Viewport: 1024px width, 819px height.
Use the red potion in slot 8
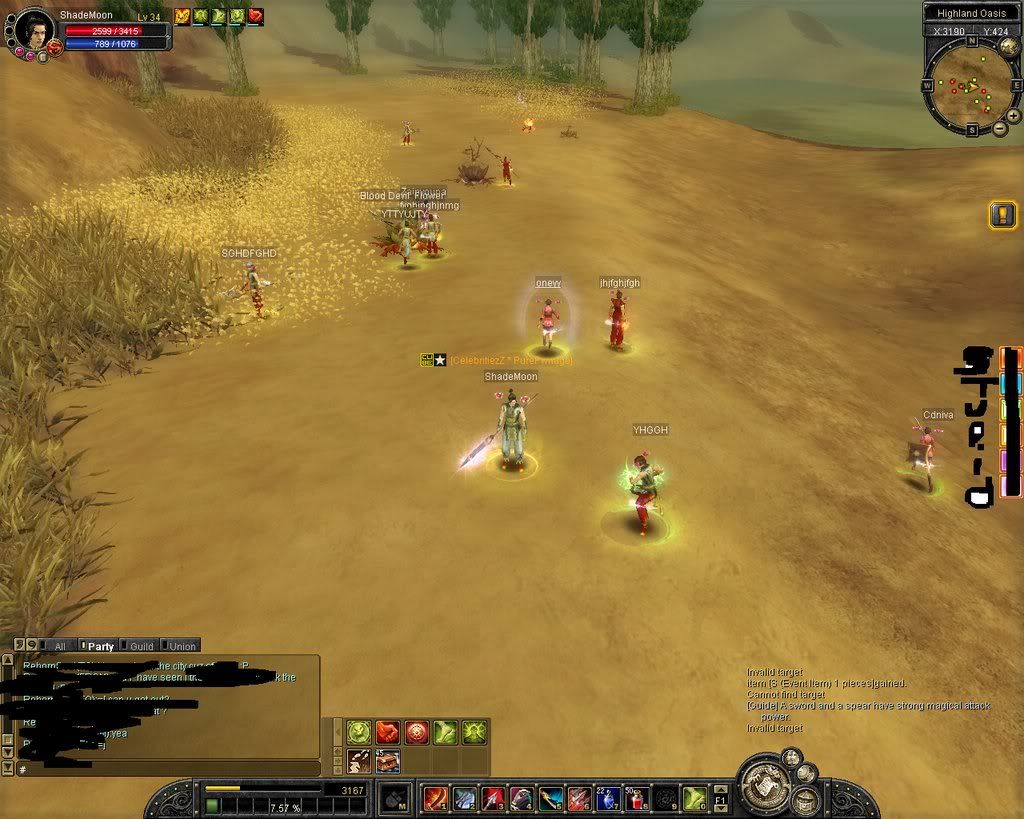(637, 798)
